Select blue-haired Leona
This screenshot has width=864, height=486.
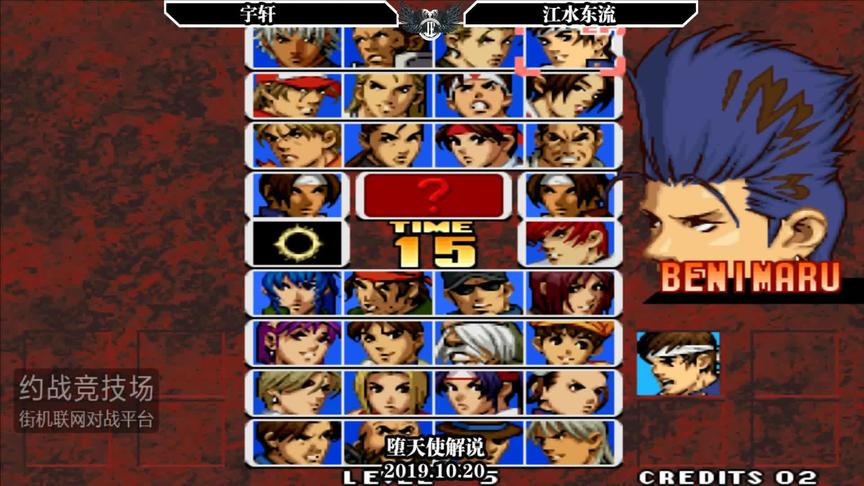pos(297,294)
